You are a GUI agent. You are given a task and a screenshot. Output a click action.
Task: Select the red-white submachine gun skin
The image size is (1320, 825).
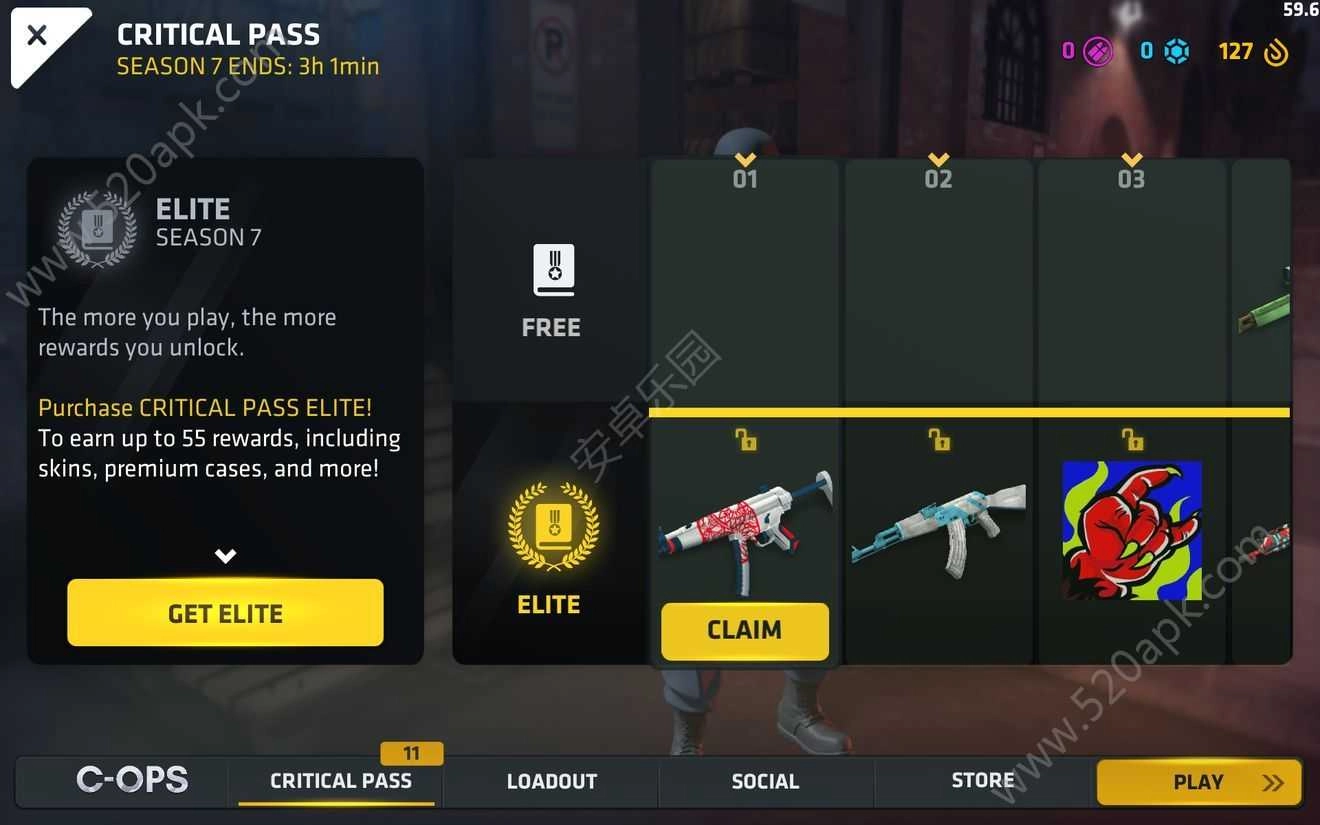[x=745, y=530]
